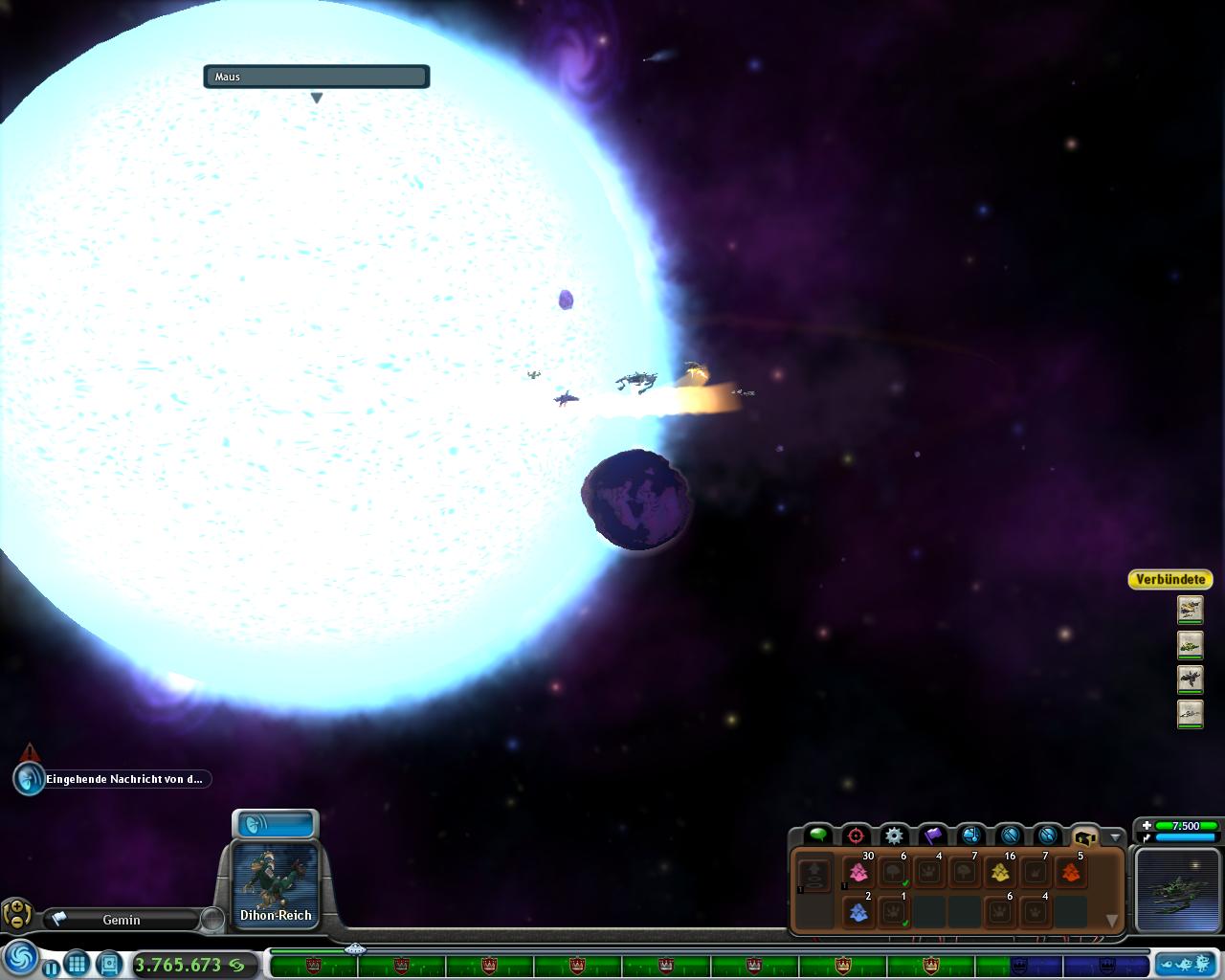This screenshot has height=980, width=1225.
Task: Select the yellow spice cargo slot
Action: coord(1000,873)
